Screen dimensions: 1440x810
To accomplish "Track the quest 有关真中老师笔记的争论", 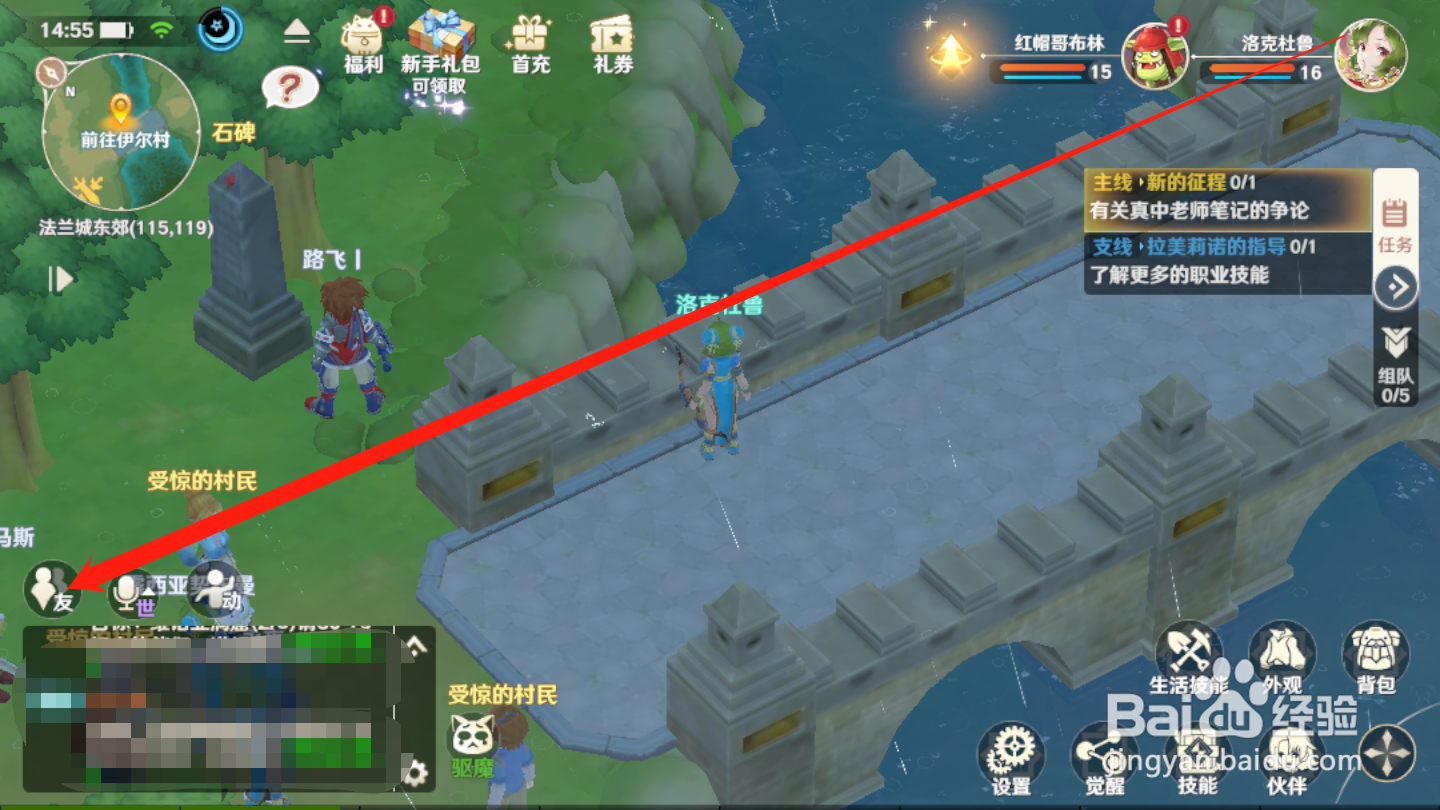I will tap(1200, 210).
